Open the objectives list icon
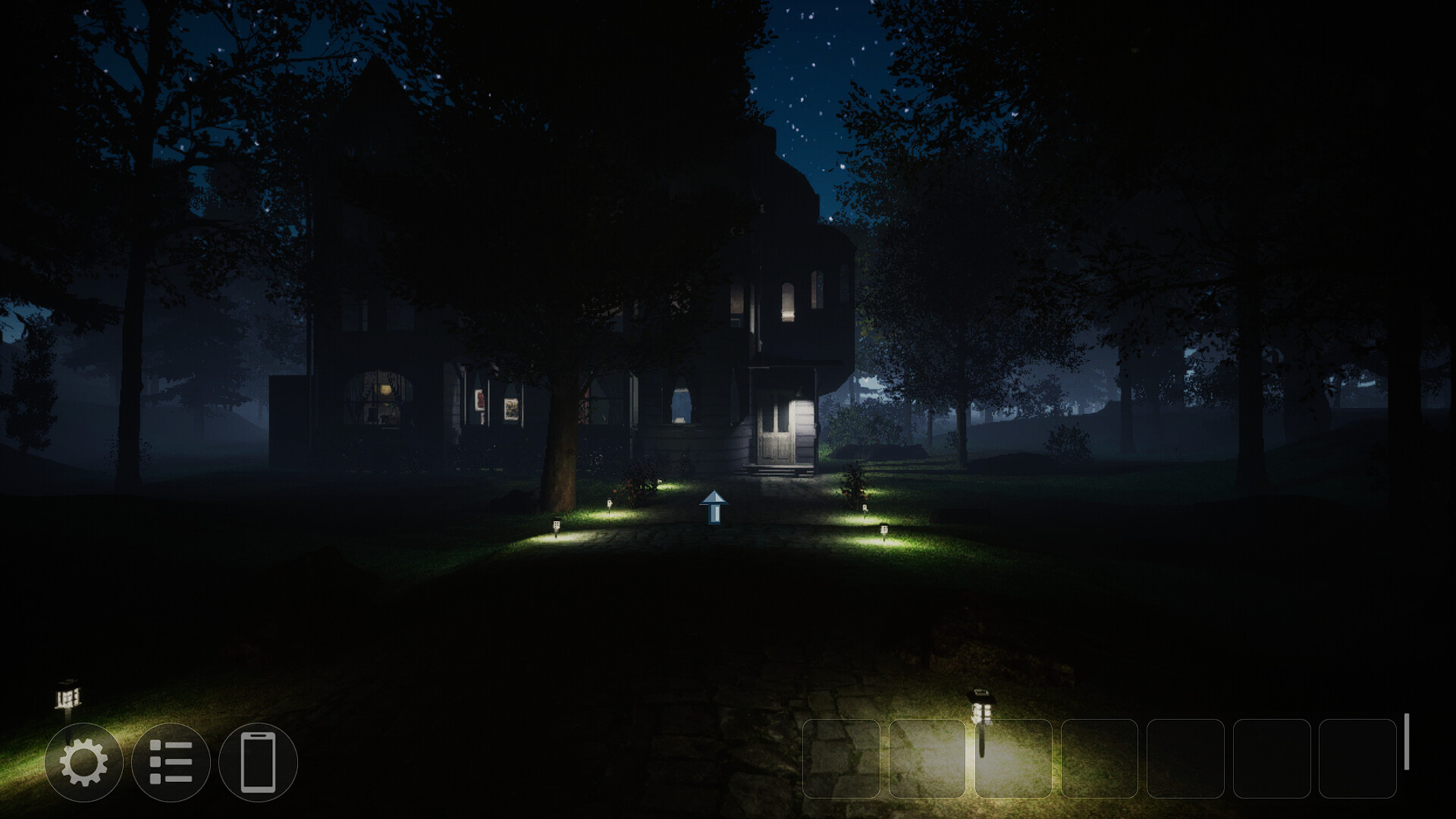Screen dimensions: 1456x819 point(173,763)
